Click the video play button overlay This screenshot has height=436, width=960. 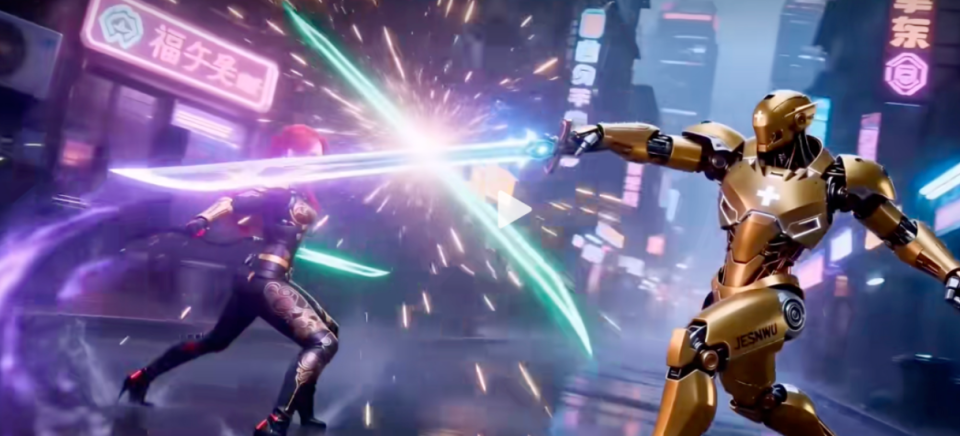coord(514,210)
